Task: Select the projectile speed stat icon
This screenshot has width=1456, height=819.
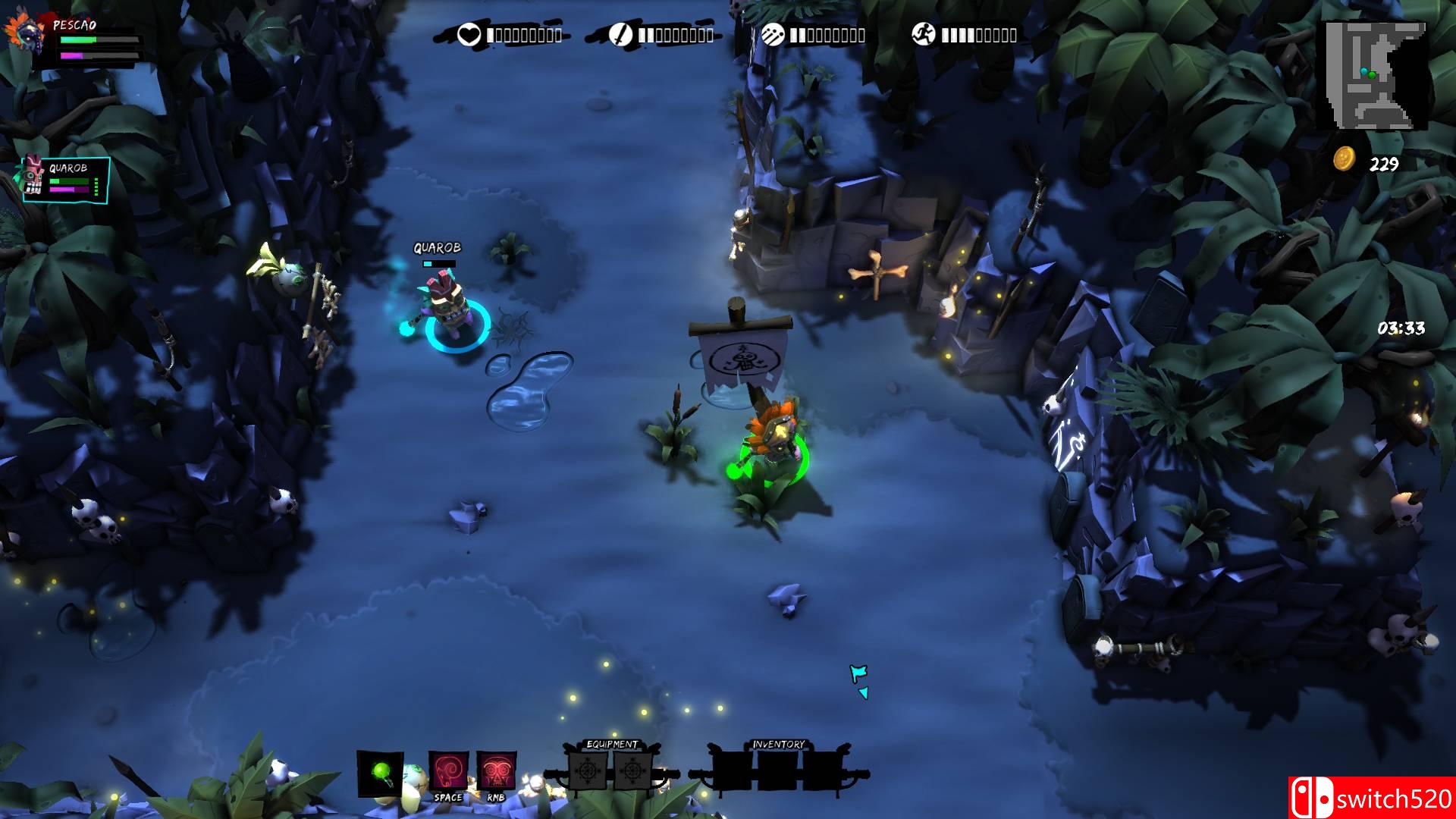Action: (772, 35)
